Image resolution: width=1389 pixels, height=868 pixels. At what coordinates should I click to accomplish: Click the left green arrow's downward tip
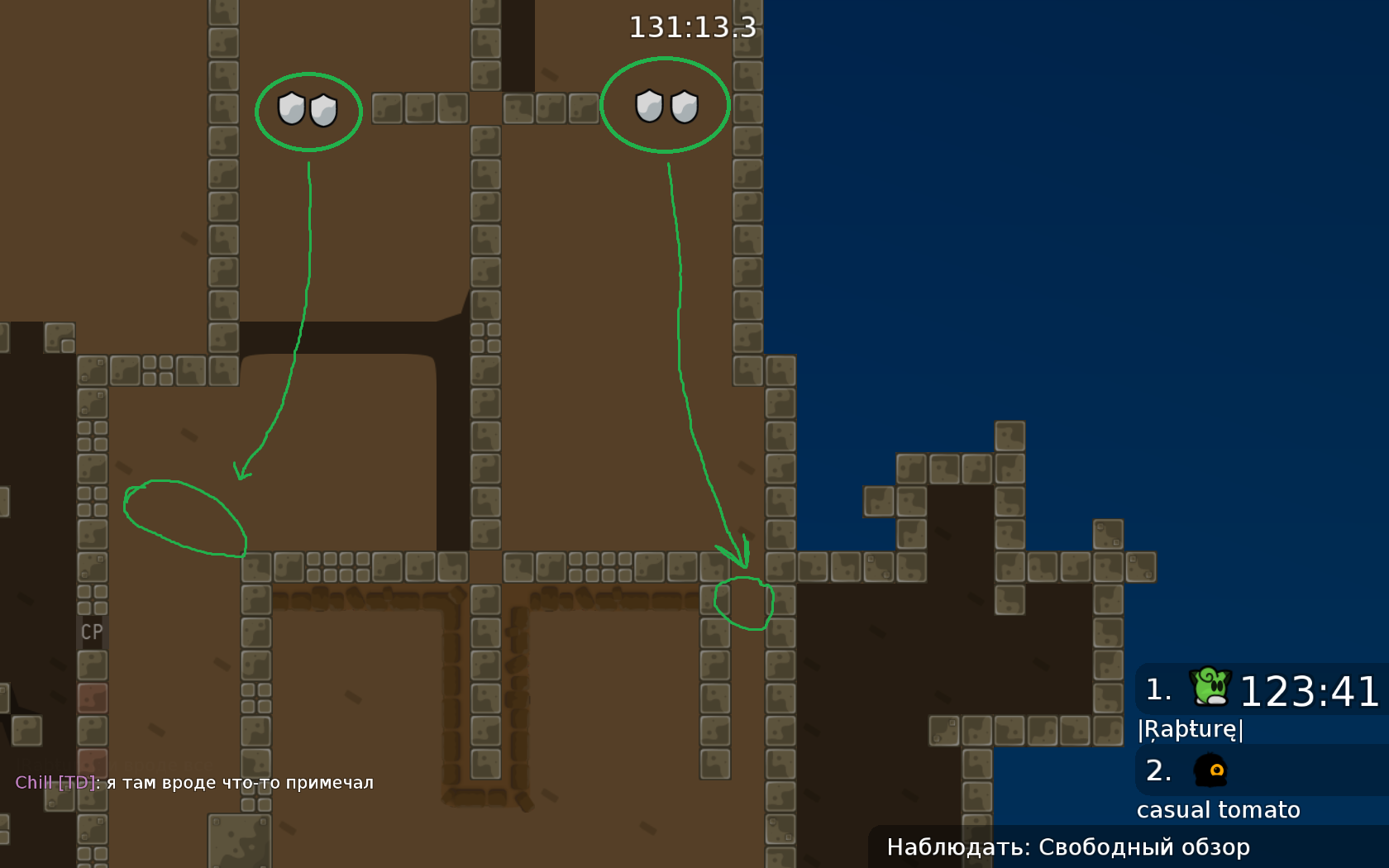tap(241, 477)
